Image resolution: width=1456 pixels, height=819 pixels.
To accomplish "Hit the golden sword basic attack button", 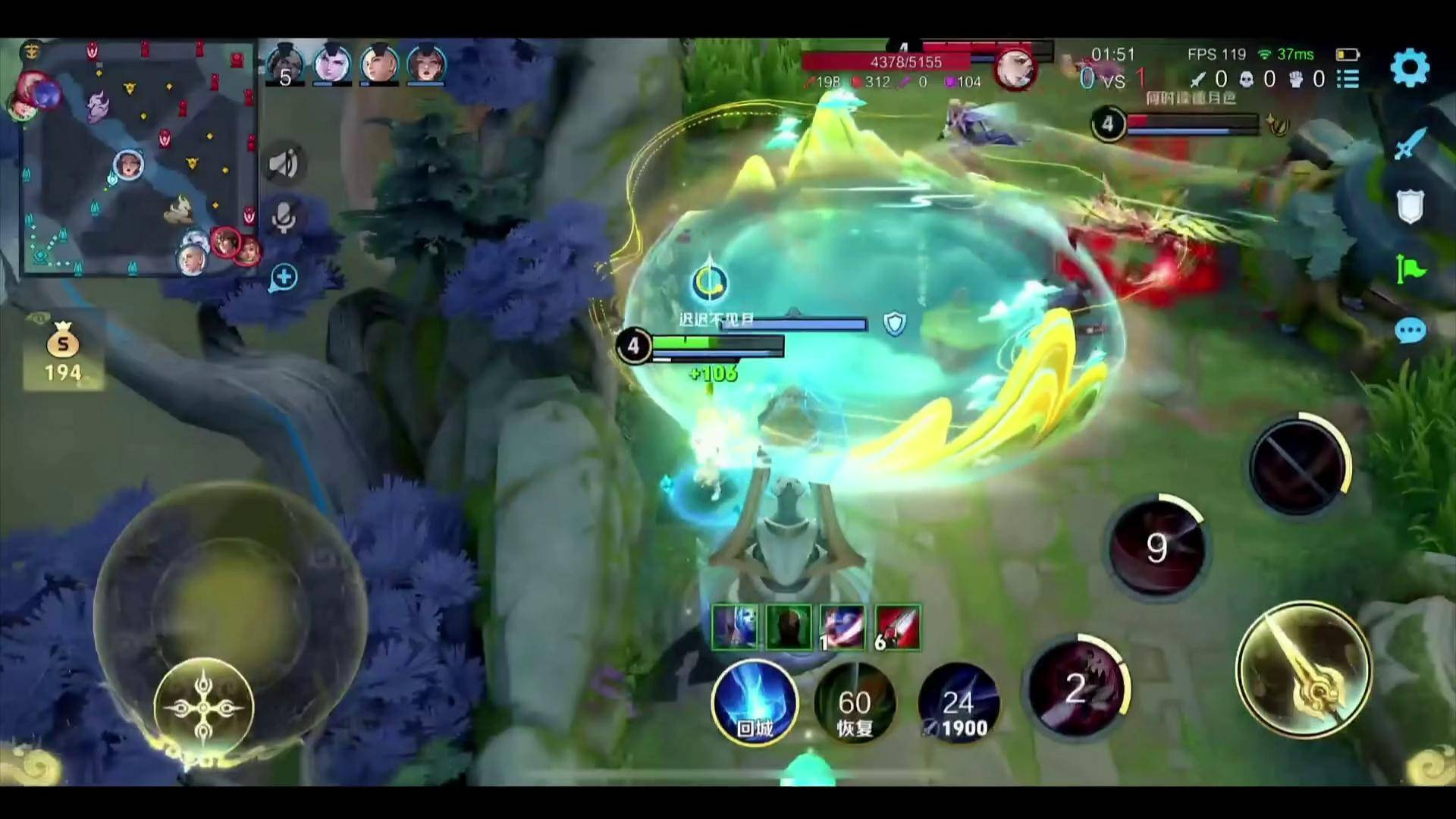I will tap(1303, 670).
